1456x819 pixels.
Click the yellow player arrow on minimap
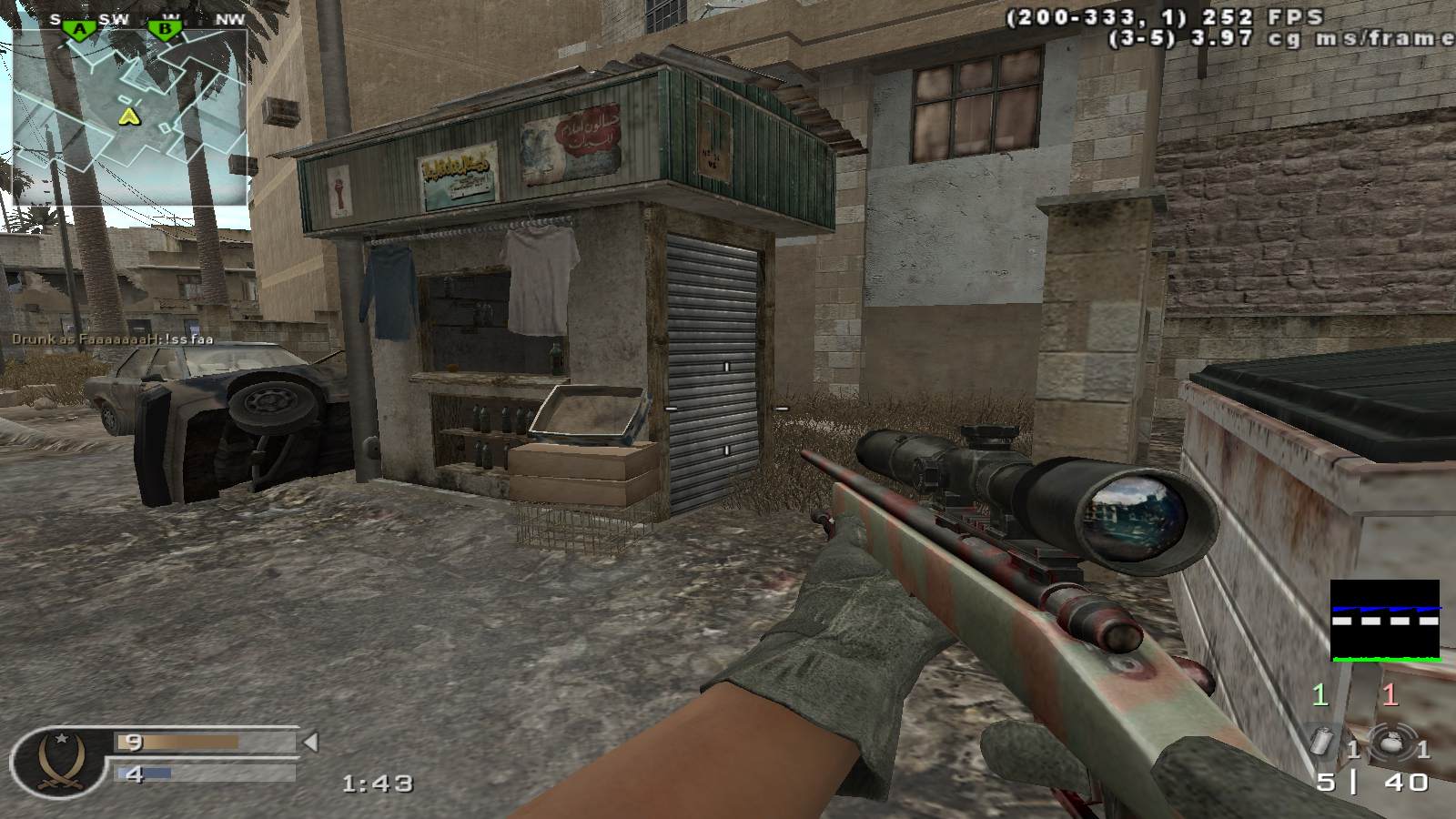[131, 116]
